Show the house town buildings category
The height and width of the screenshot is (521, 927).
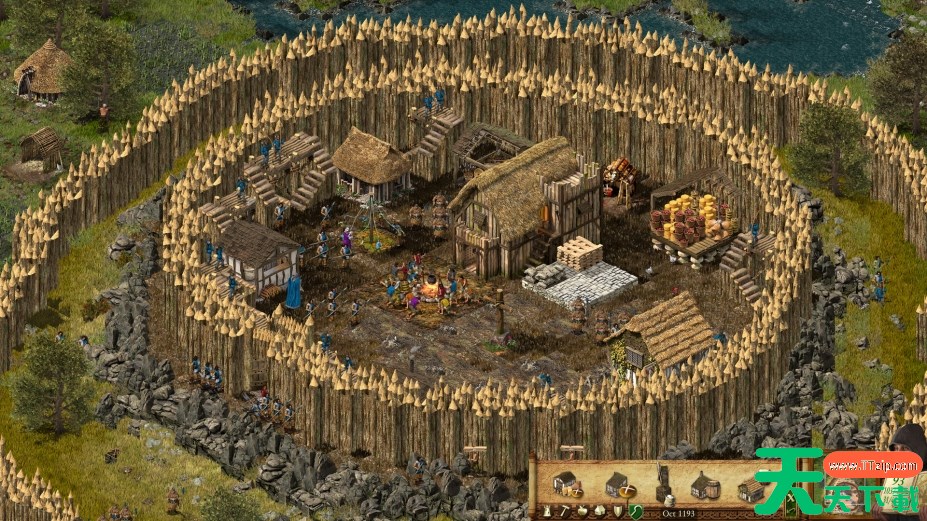(x=599, y=511)
